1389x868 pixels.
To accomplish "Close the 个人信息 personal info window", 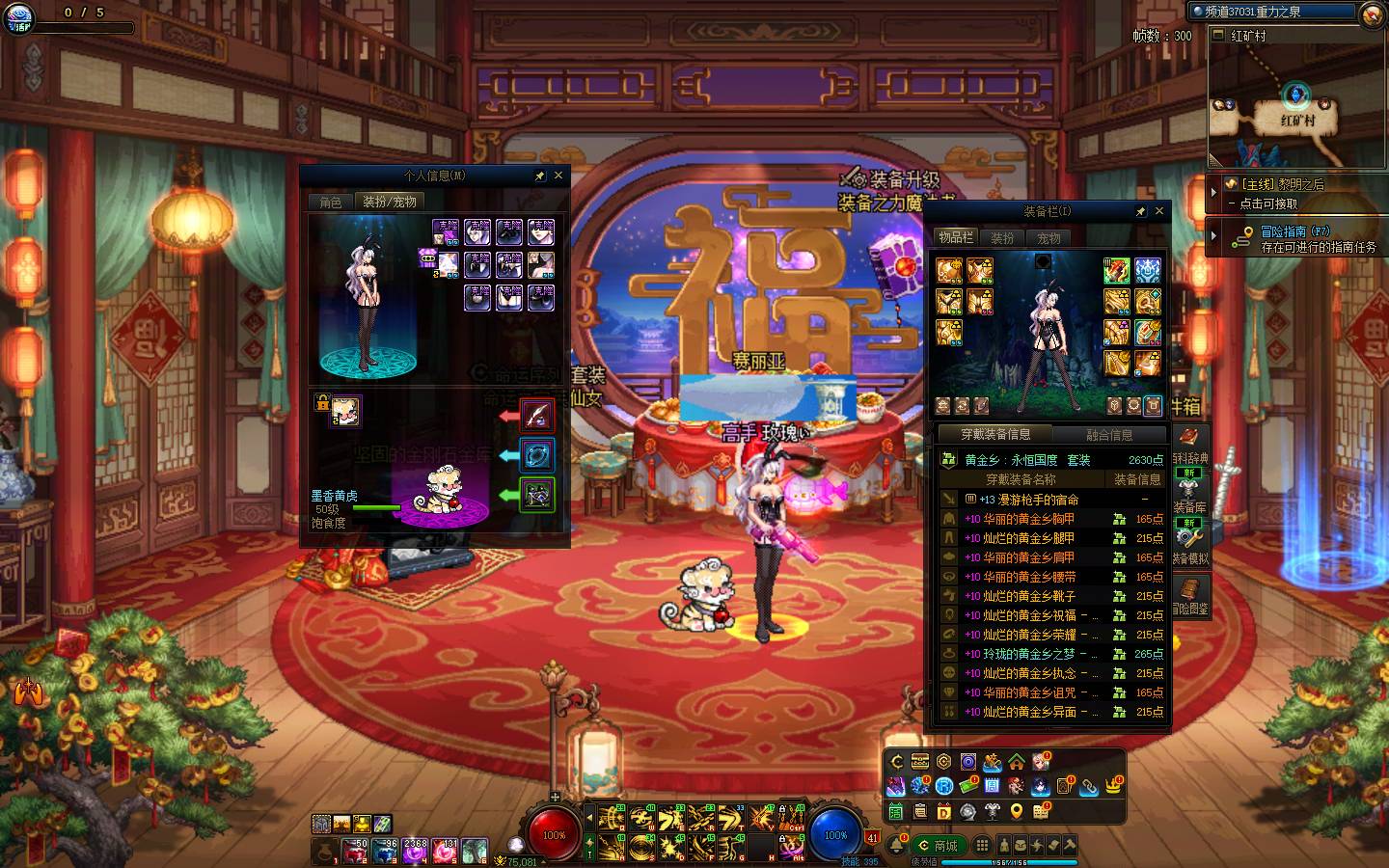I will point(558,176).
